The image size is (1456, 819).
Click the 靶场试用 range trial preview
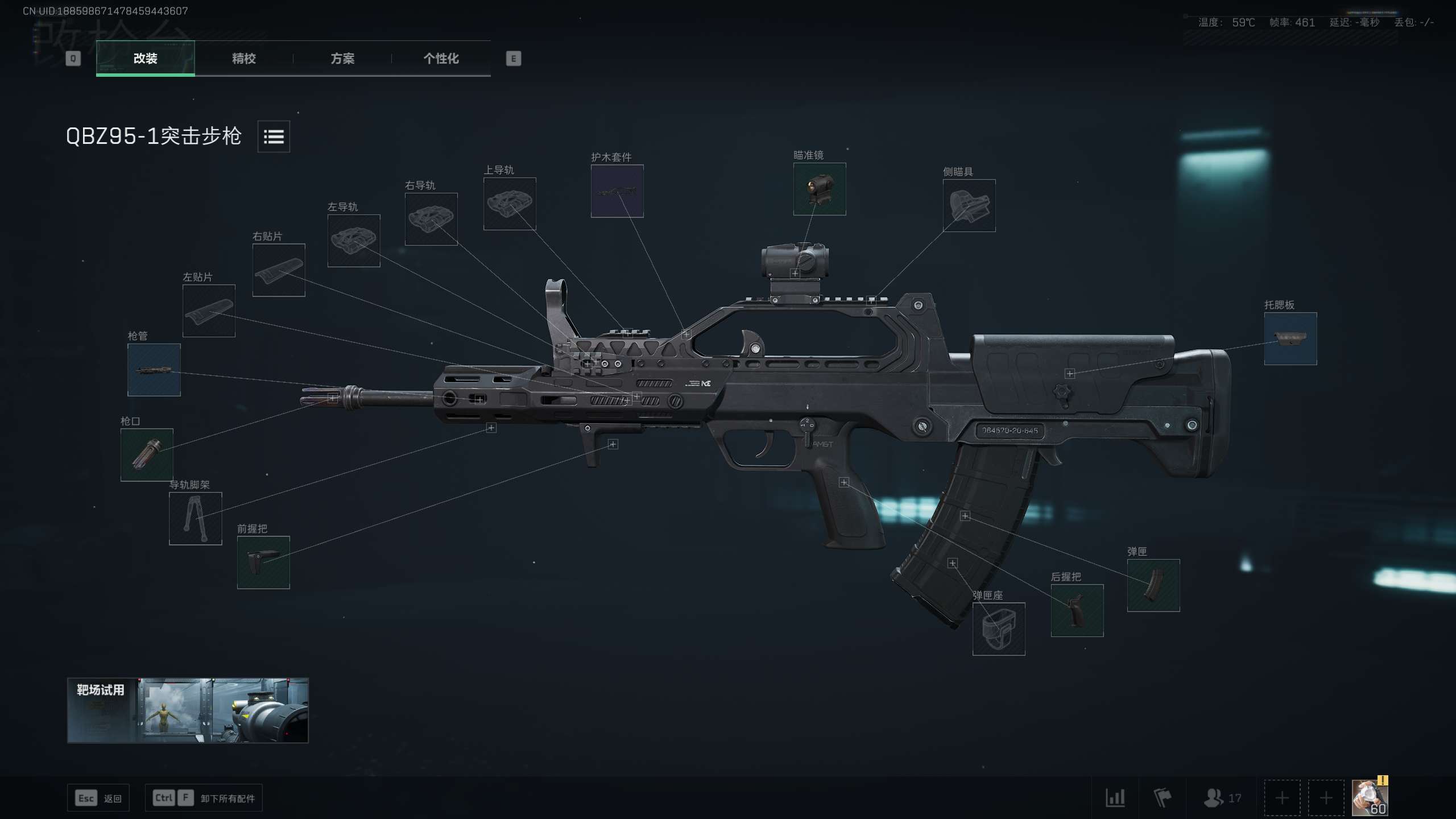[x=188, y=711]
